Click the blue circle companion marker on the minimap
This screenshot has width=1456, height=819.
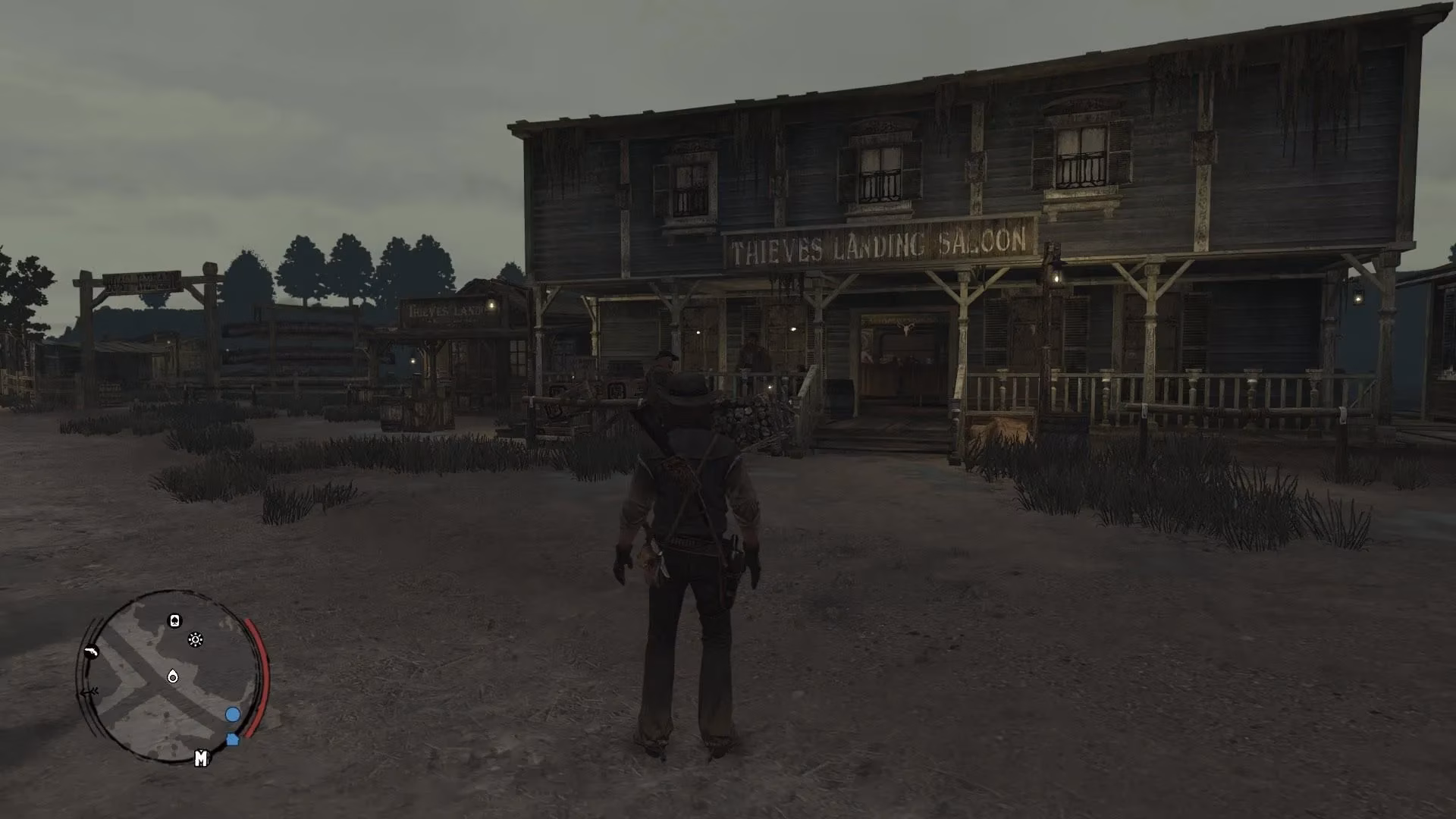[x=232, y=714]
